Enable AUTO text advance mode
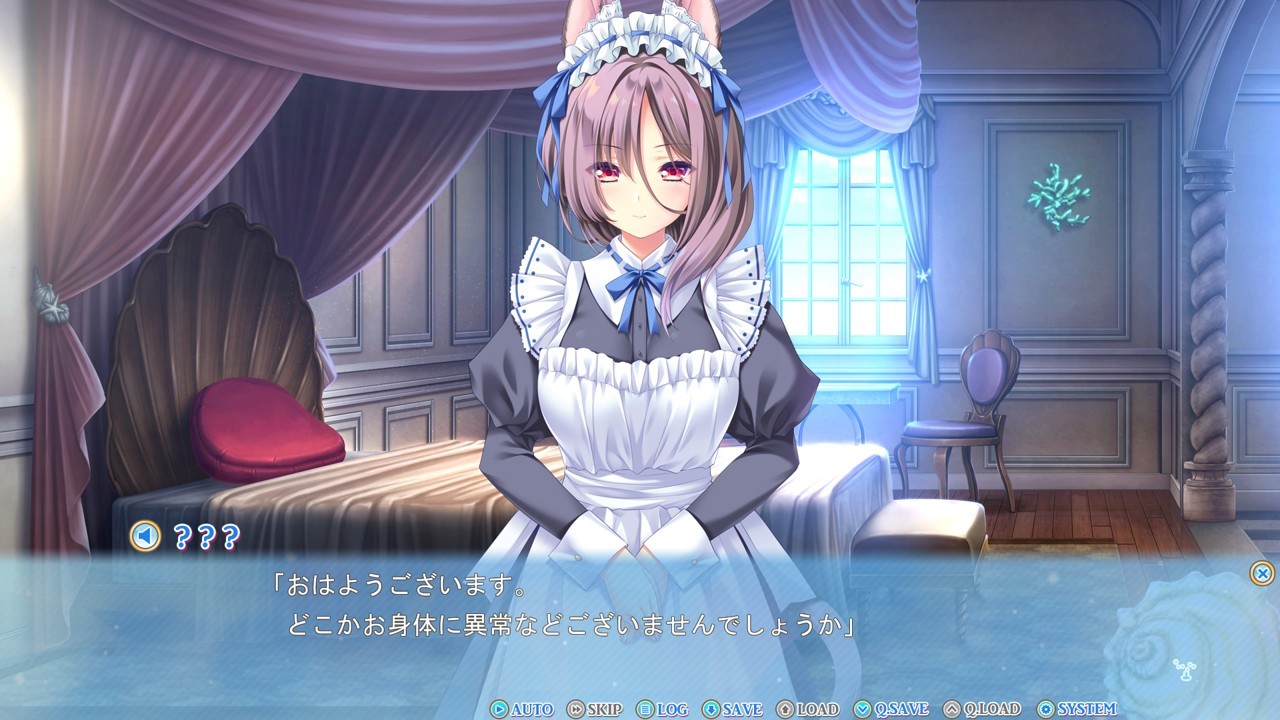 521,709
